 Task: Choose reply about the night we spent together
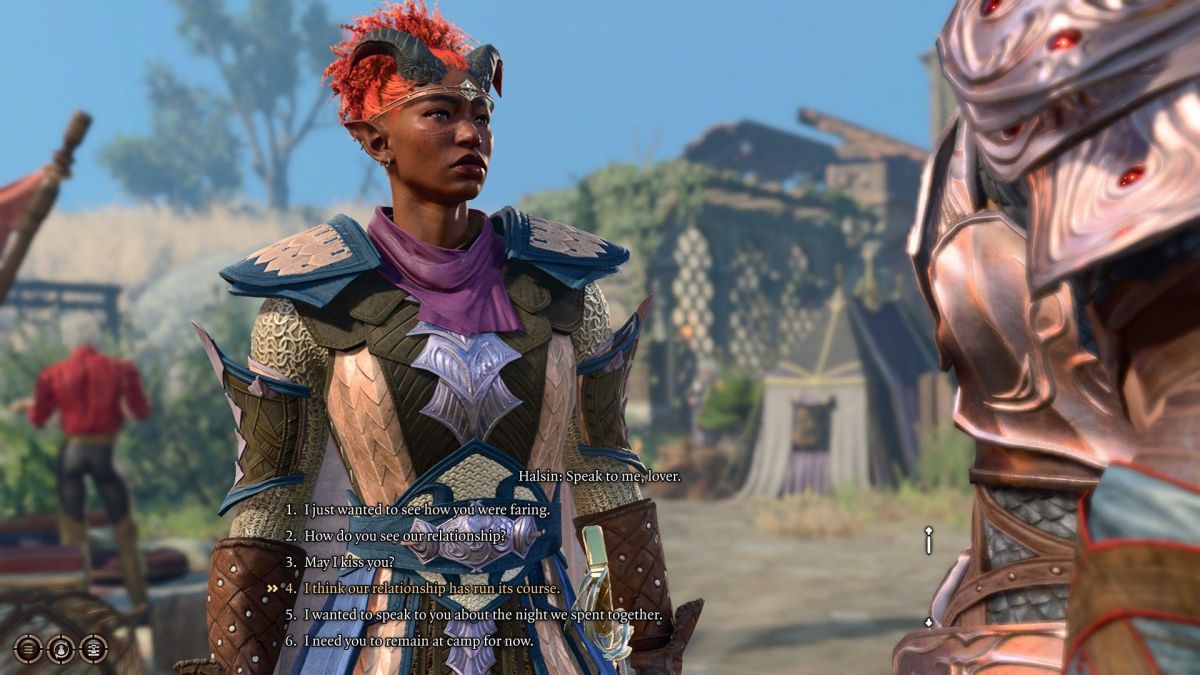(483, 614)
